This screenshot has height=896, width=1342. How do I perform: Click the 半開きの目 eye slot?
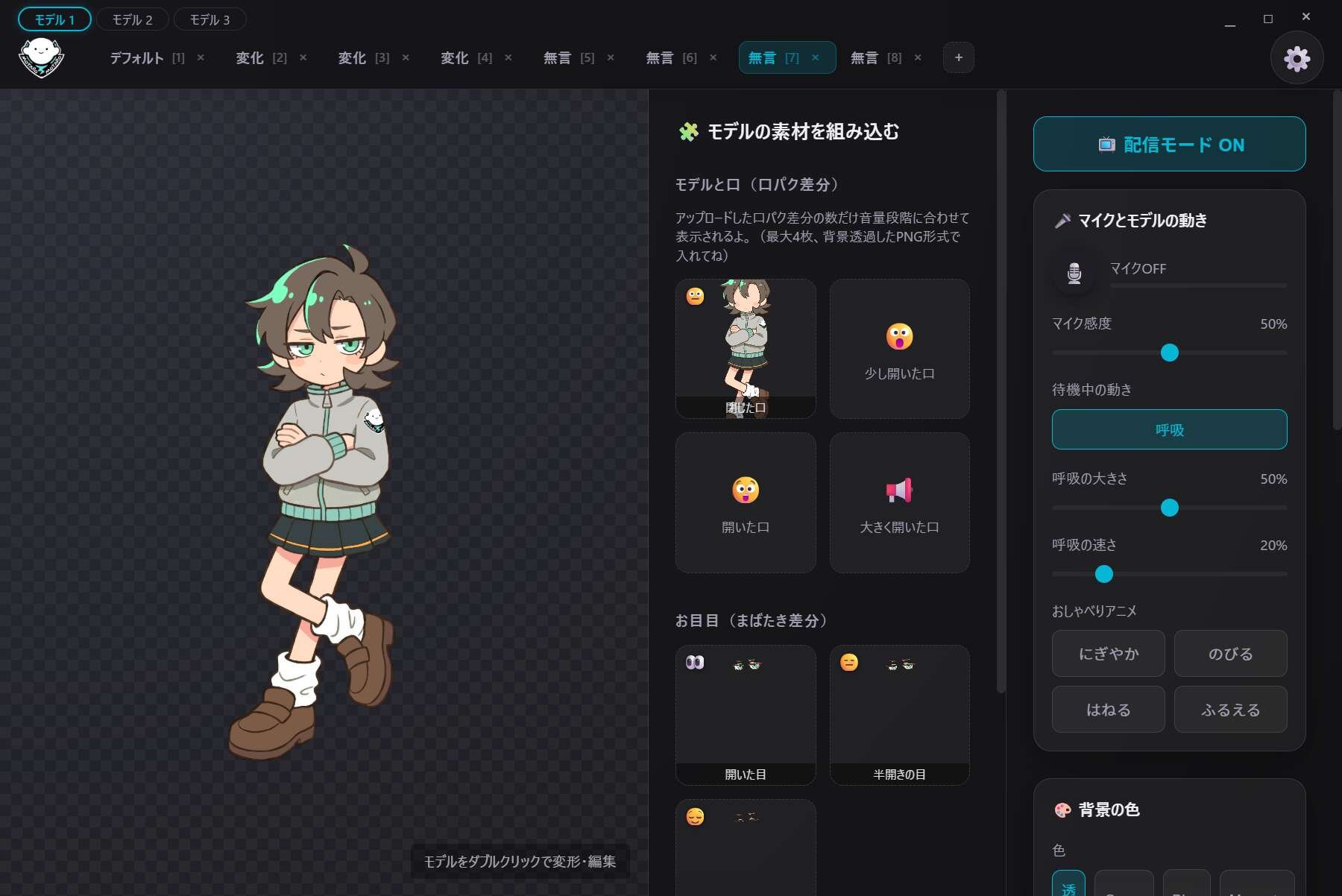click(x=899, y=714)
